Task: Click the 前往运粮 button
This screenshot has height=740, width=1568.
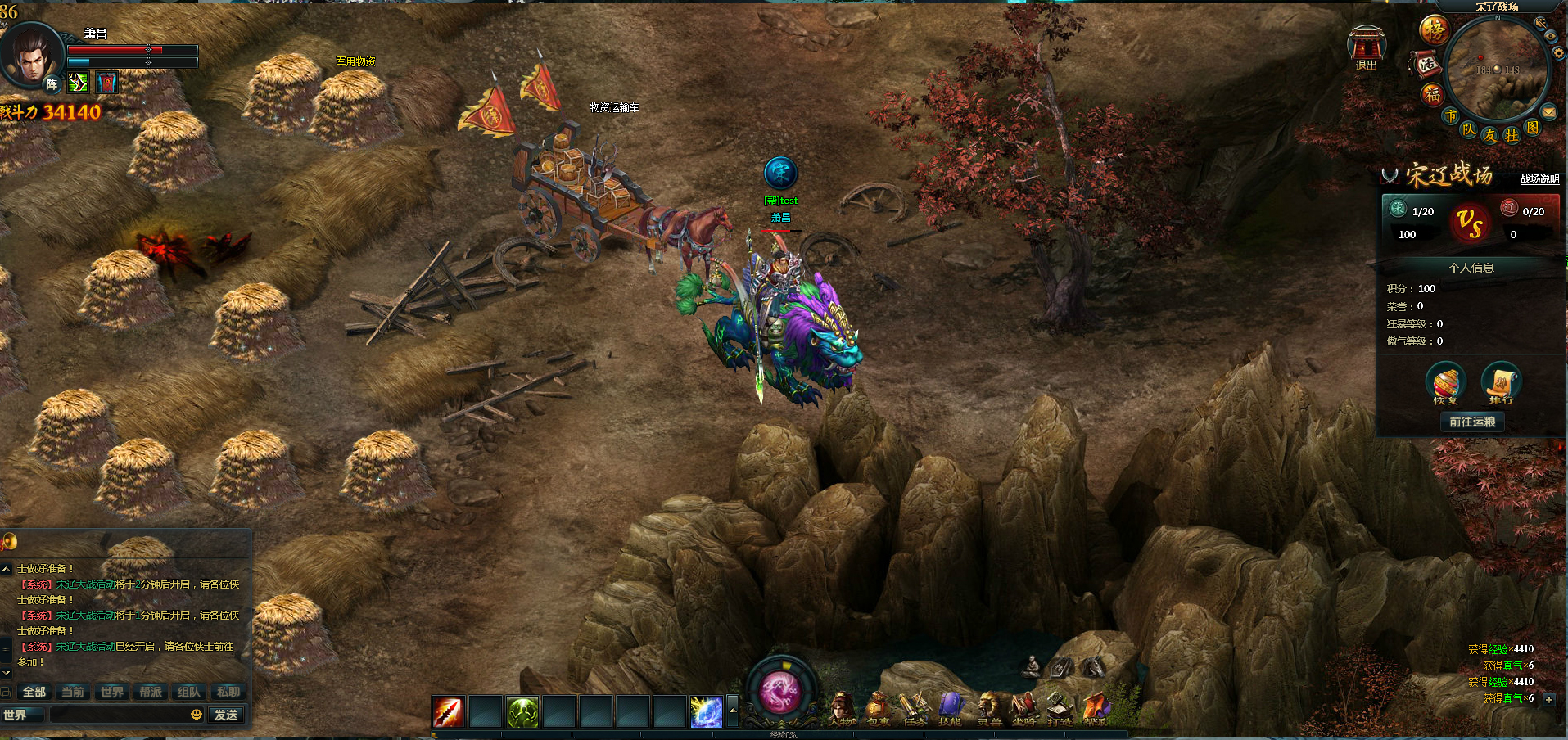Action: (1472, 422)
